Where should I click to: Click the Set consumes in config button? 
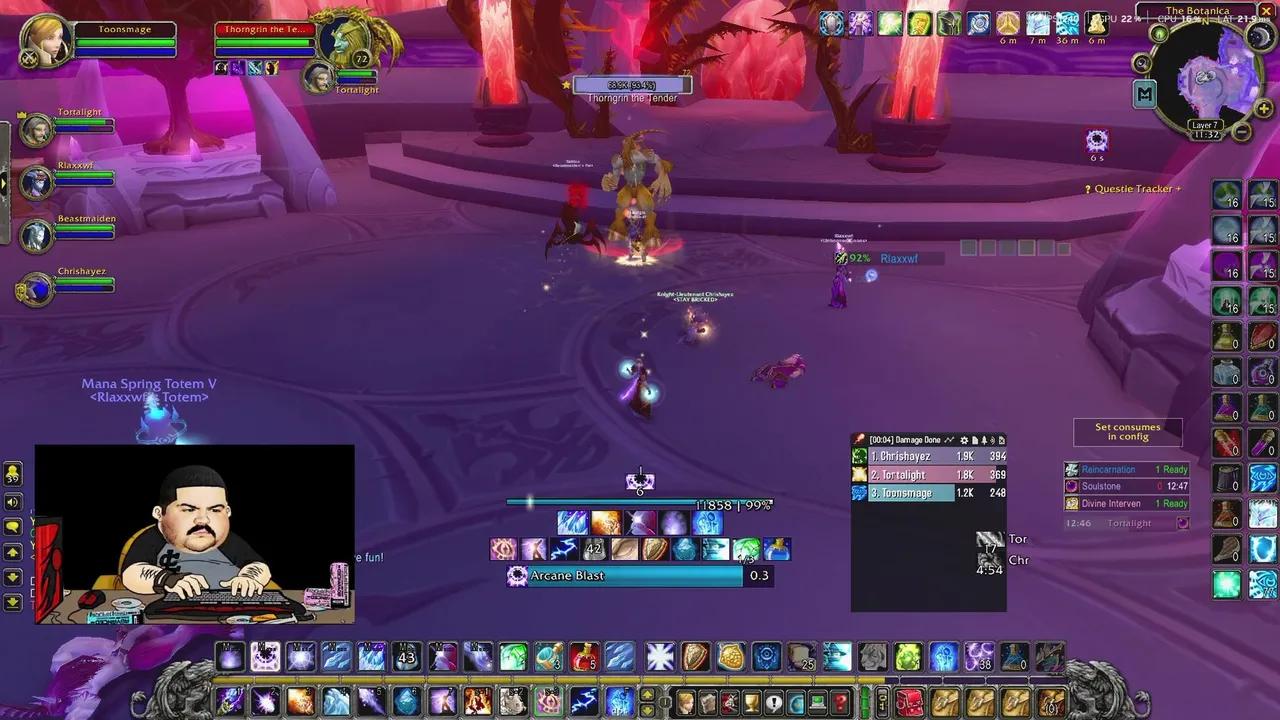click(x=1127, y=431)
